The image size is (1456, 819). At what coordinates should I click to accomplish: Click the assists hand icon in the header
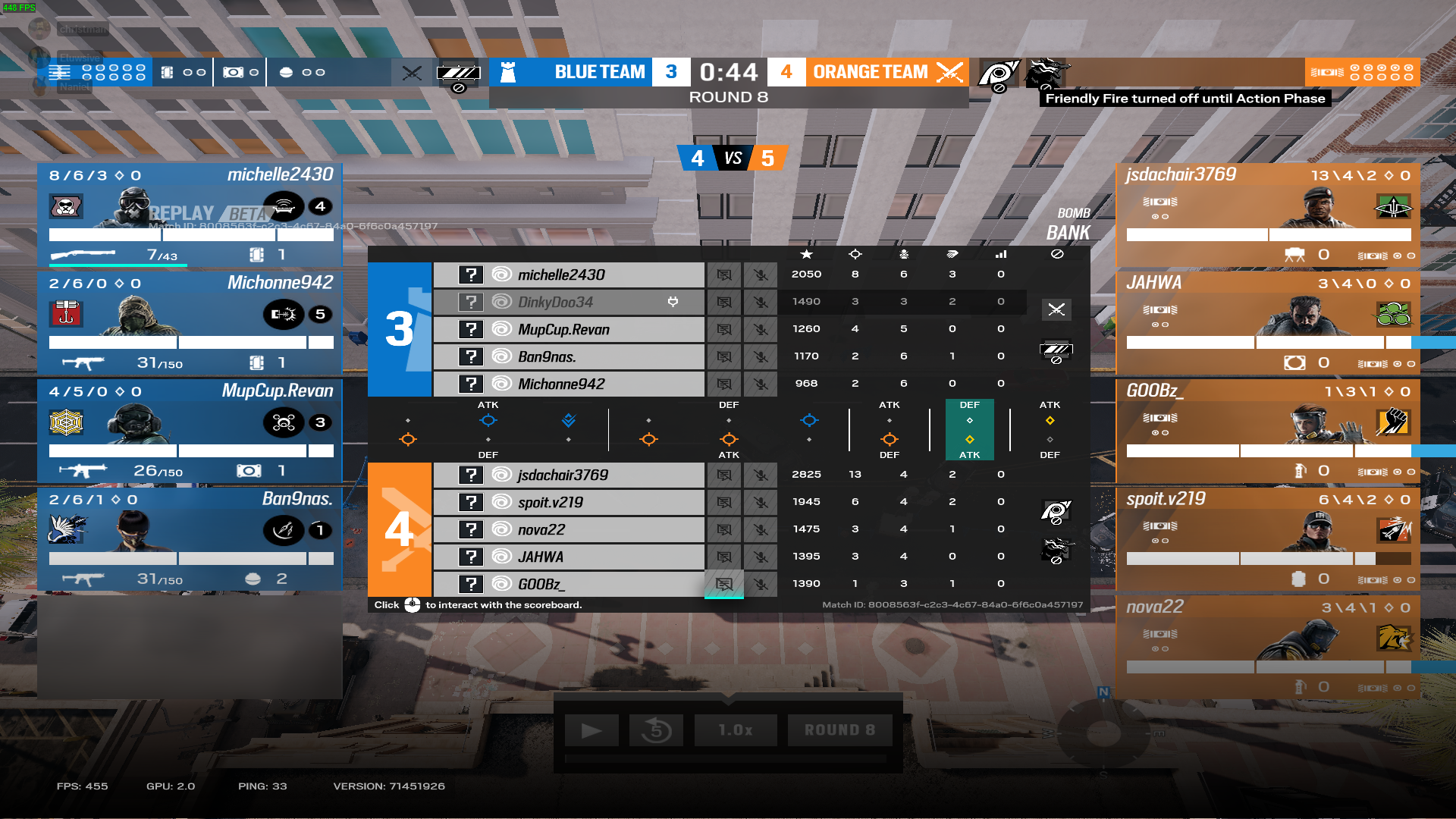pos(952,254)
